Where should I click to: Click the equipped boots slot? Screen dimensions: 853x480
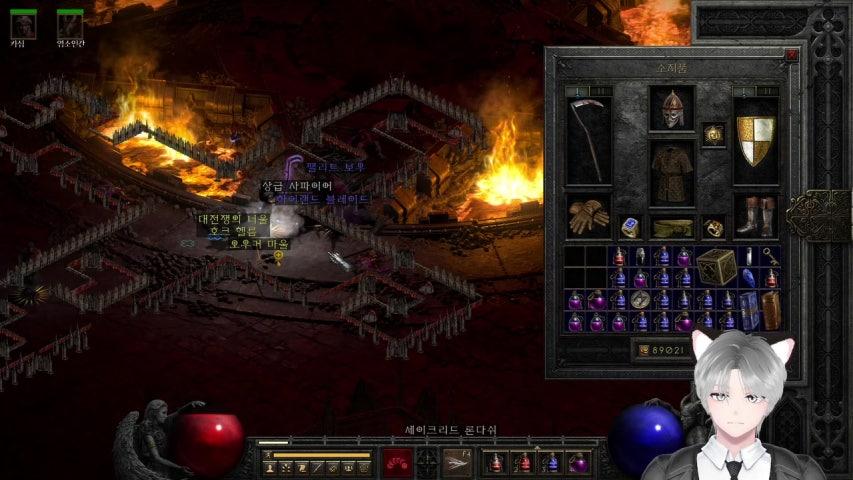pos(756,216)
